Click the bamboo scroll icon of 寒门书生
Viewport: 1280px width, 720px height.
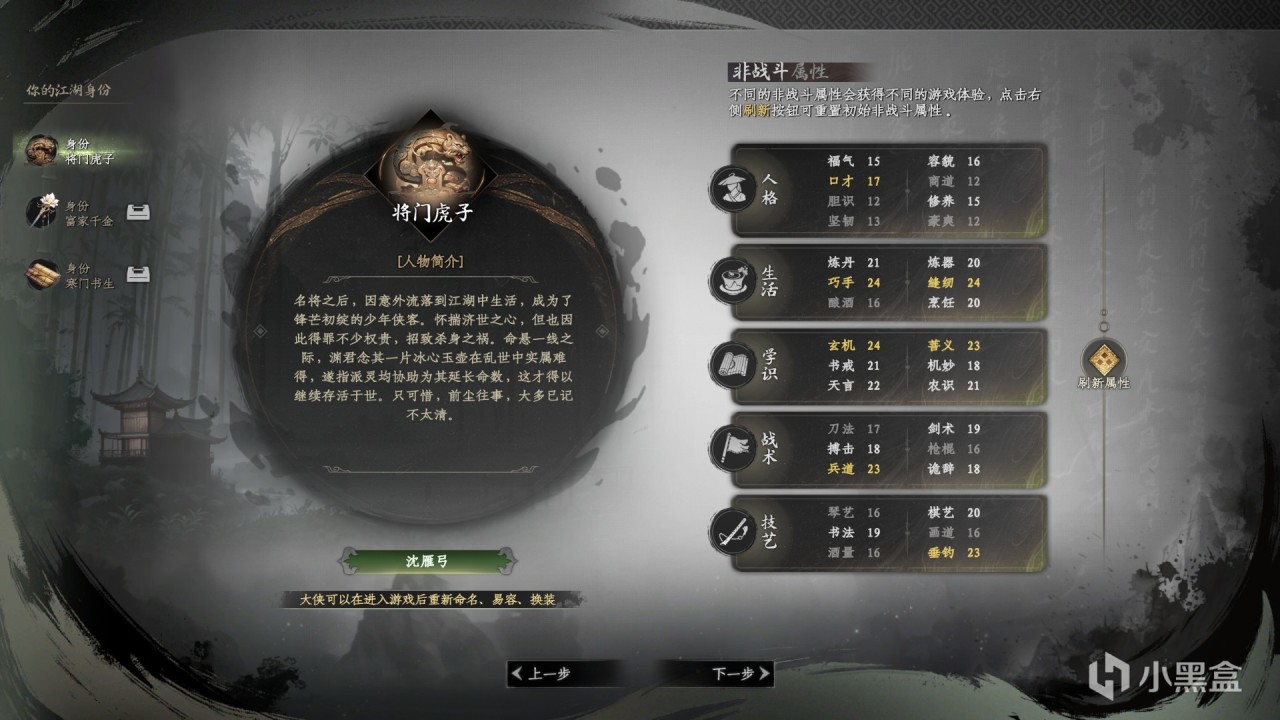(x=42, y=272)
